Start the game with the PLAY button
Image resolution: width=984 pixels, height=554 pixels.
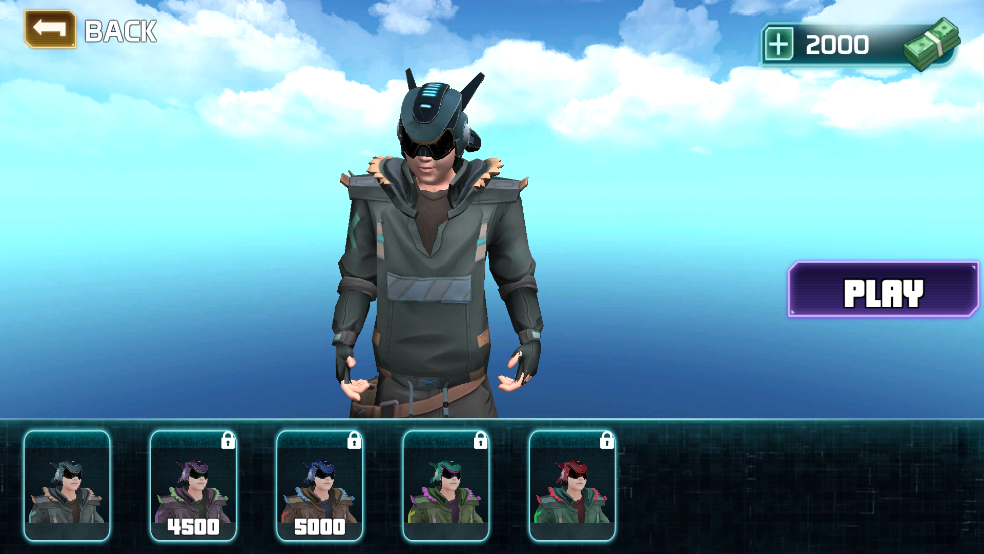pyautogui.click(x=883, y=291)
